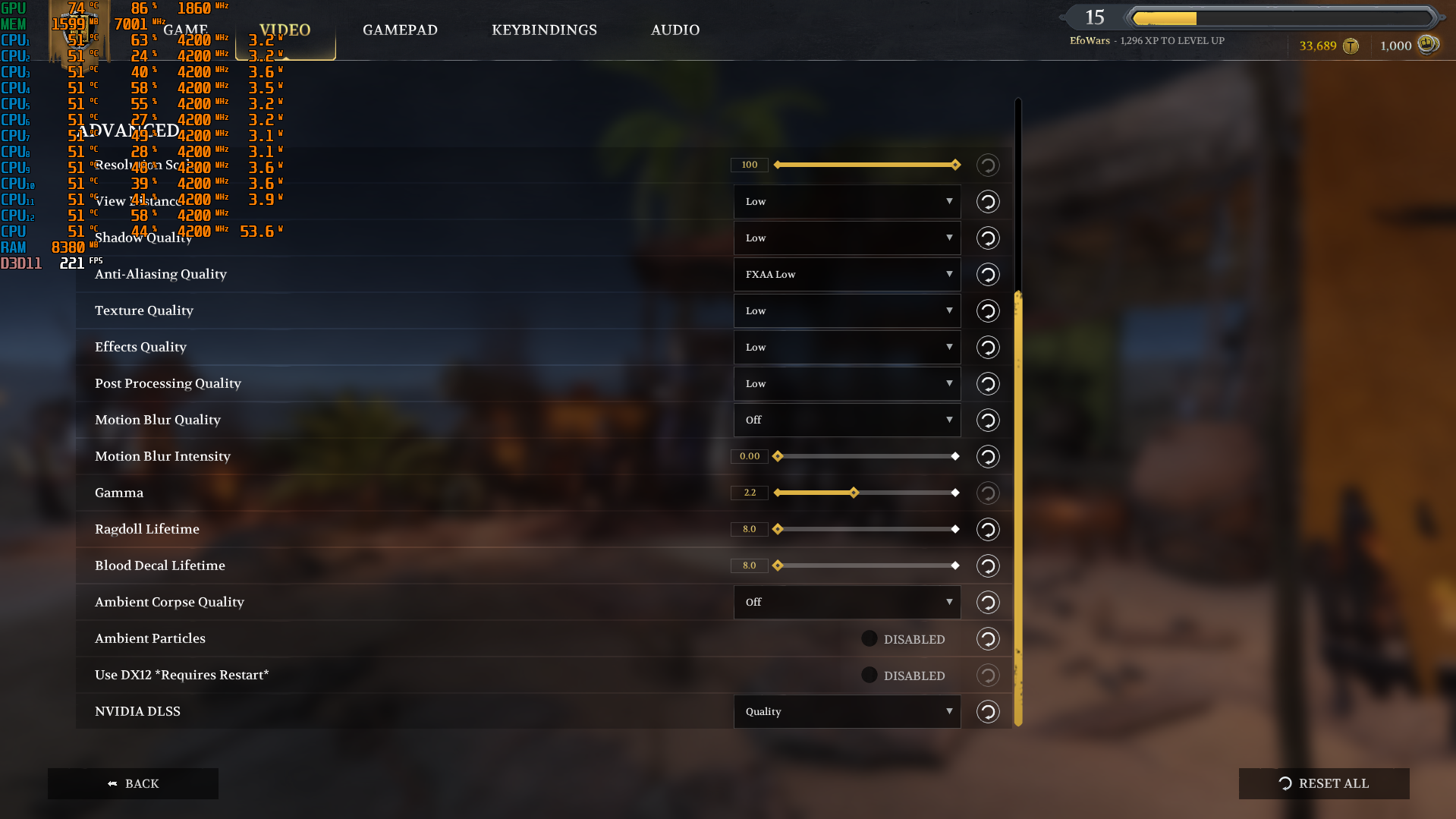
Task: Reset the Motion Blur Intensity setting
Action: [987, 457]
